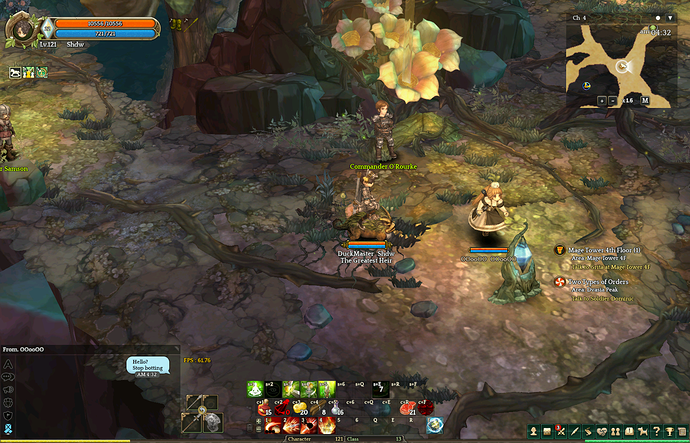The height and width of the screenshot is (443, 690).
Task: Click the Class experience bar
Action: pyautogui.click(x=384, y=438)
